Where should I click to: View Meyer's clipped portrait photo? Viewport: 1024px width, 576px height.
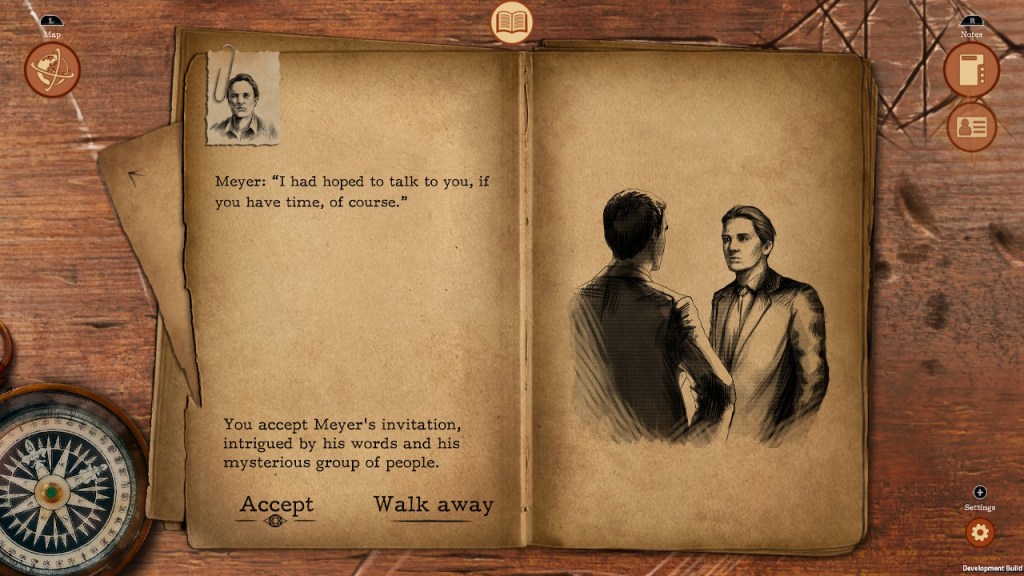point(242,98)
